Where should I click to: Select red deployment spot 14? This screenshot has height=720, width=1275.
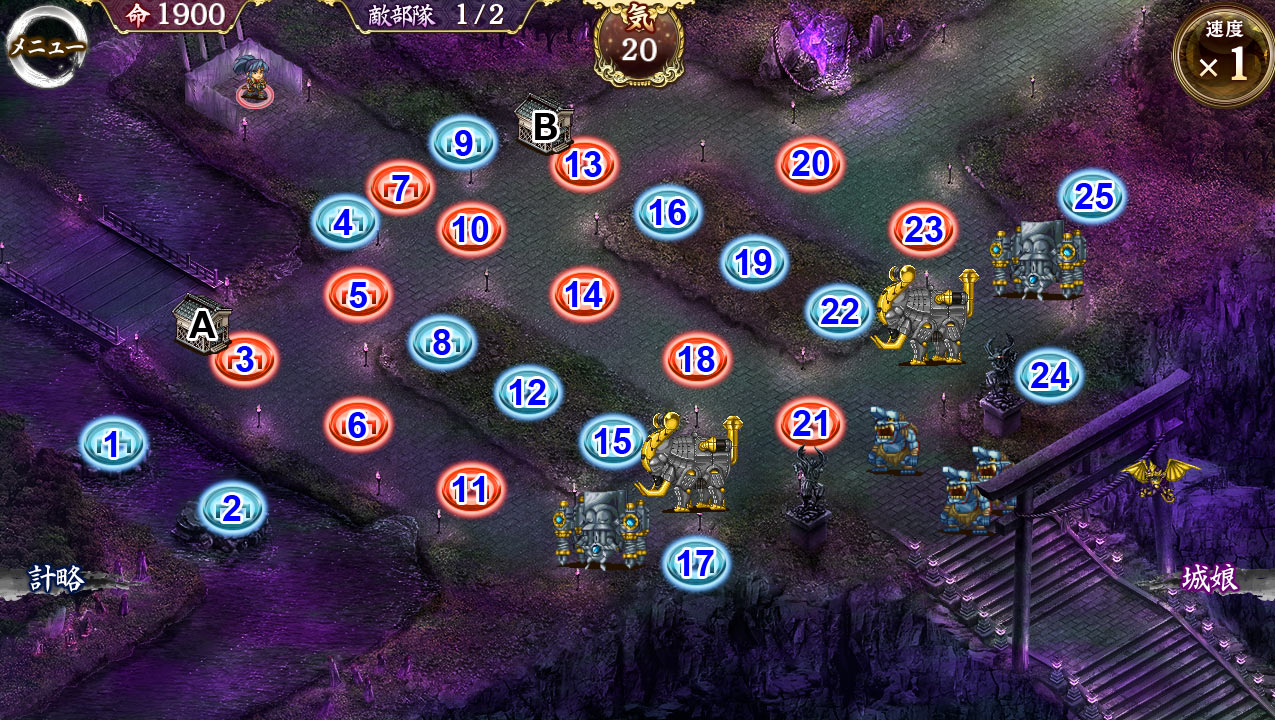584,295
